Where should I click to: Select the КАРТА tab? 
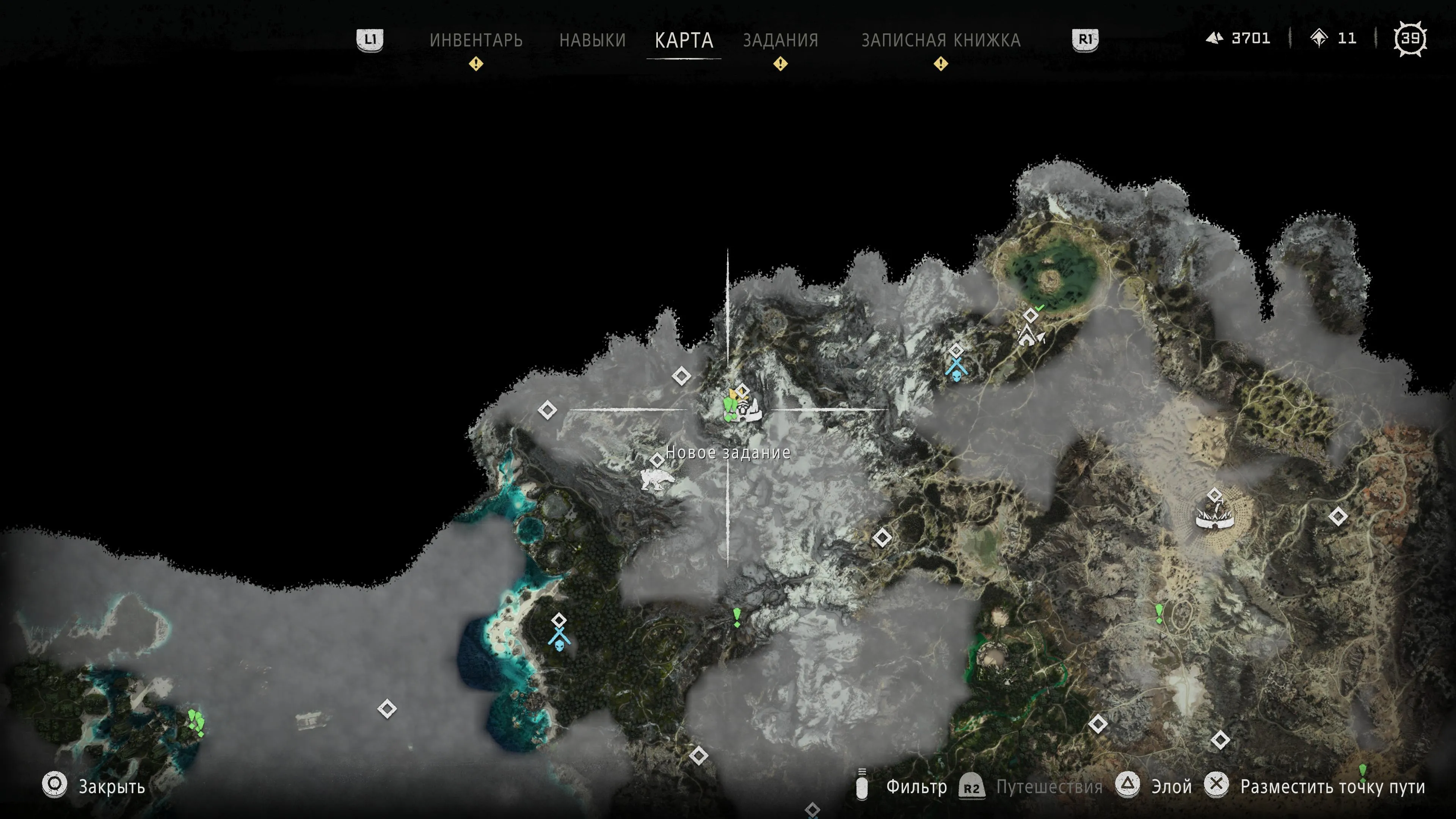pyautogui.click(x=684, y=40)
